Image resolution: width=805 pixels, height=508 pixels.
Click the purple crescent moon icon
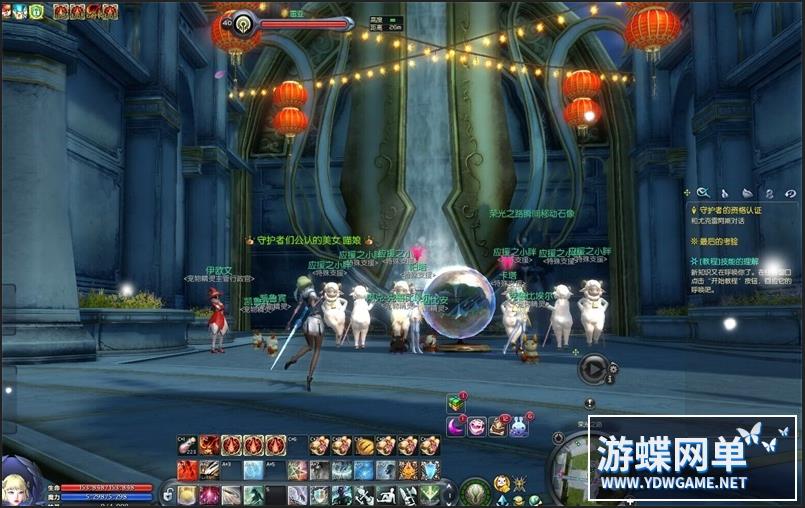[455, 427]
